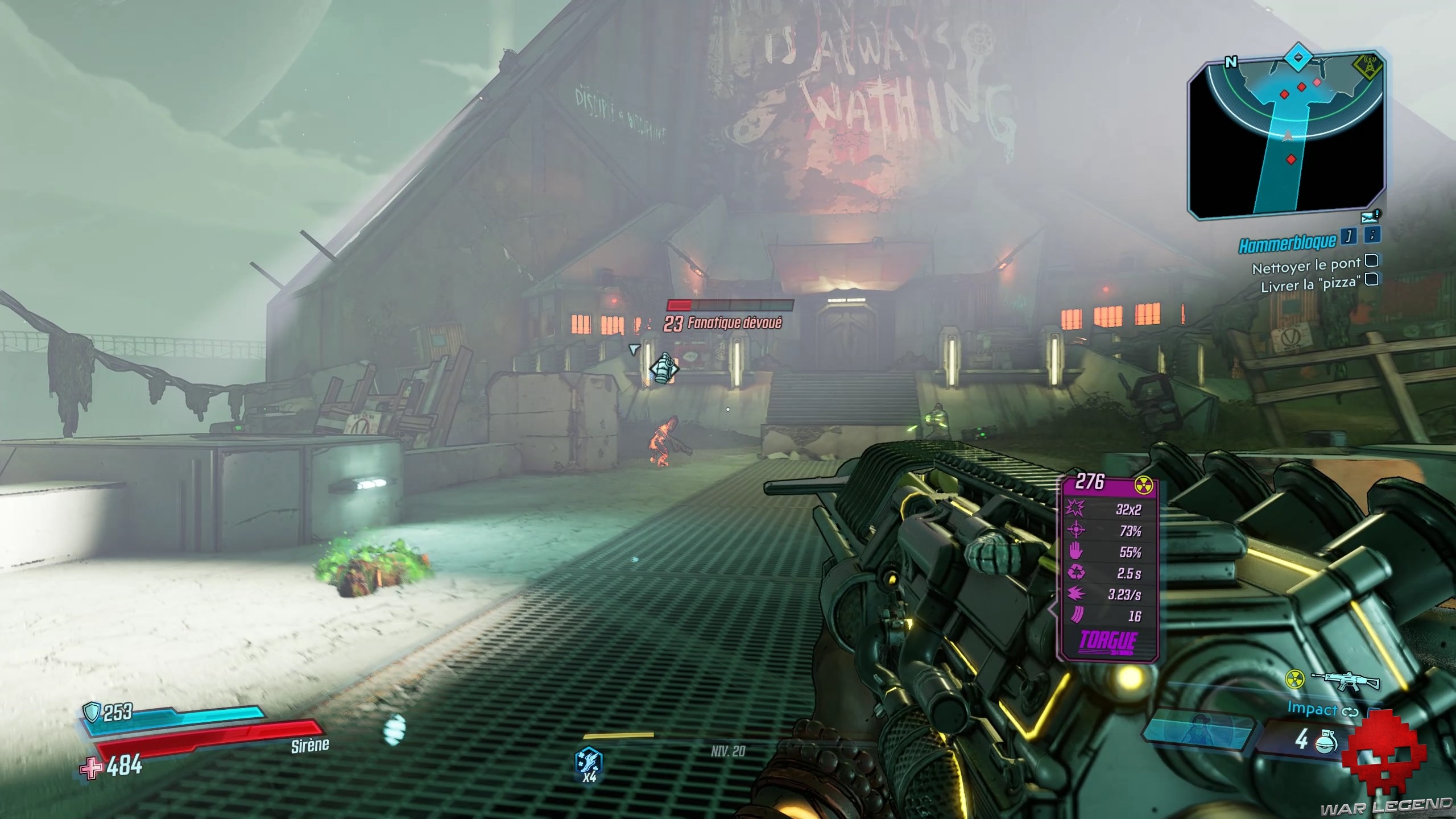The image size is (1456, 819).
Task: Click the radiation element icon on the weapon card
Action: (1143, 485)
